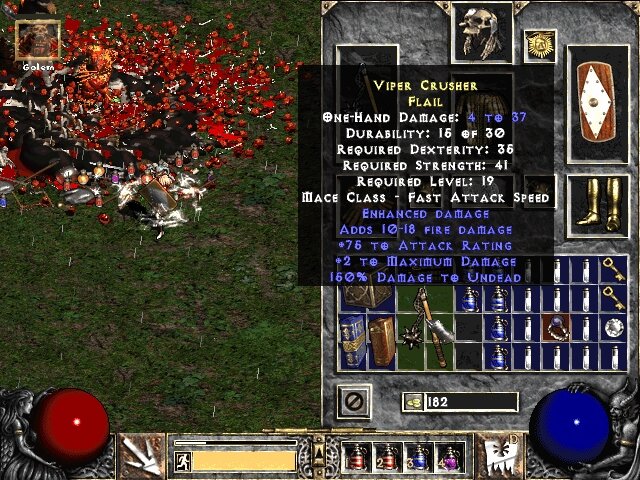The image size is (640, 480).
Task: Pick up the chest box in inventory
Action: pyautogui.click(x=367, y=296)
